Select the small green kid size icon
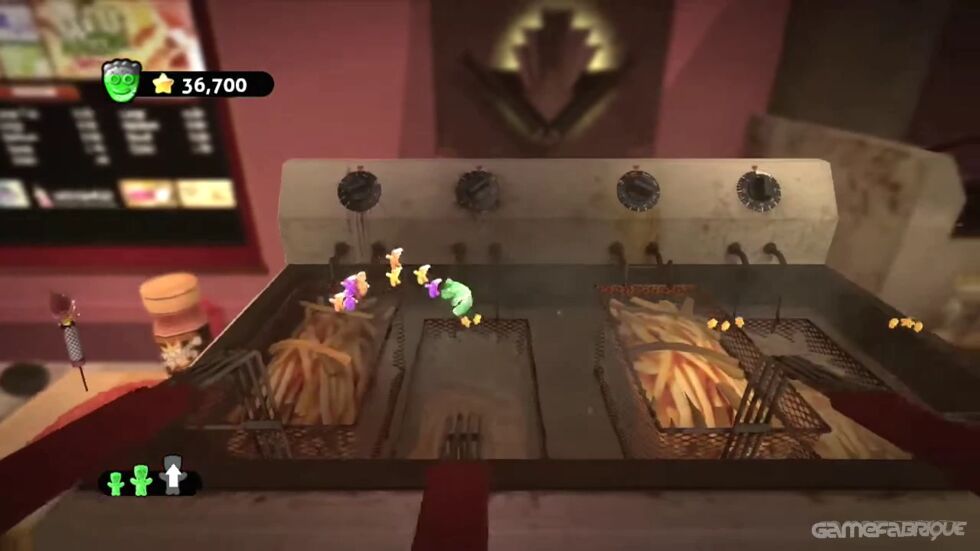Viewport: 980px width, 551px height. coord(115,484)
